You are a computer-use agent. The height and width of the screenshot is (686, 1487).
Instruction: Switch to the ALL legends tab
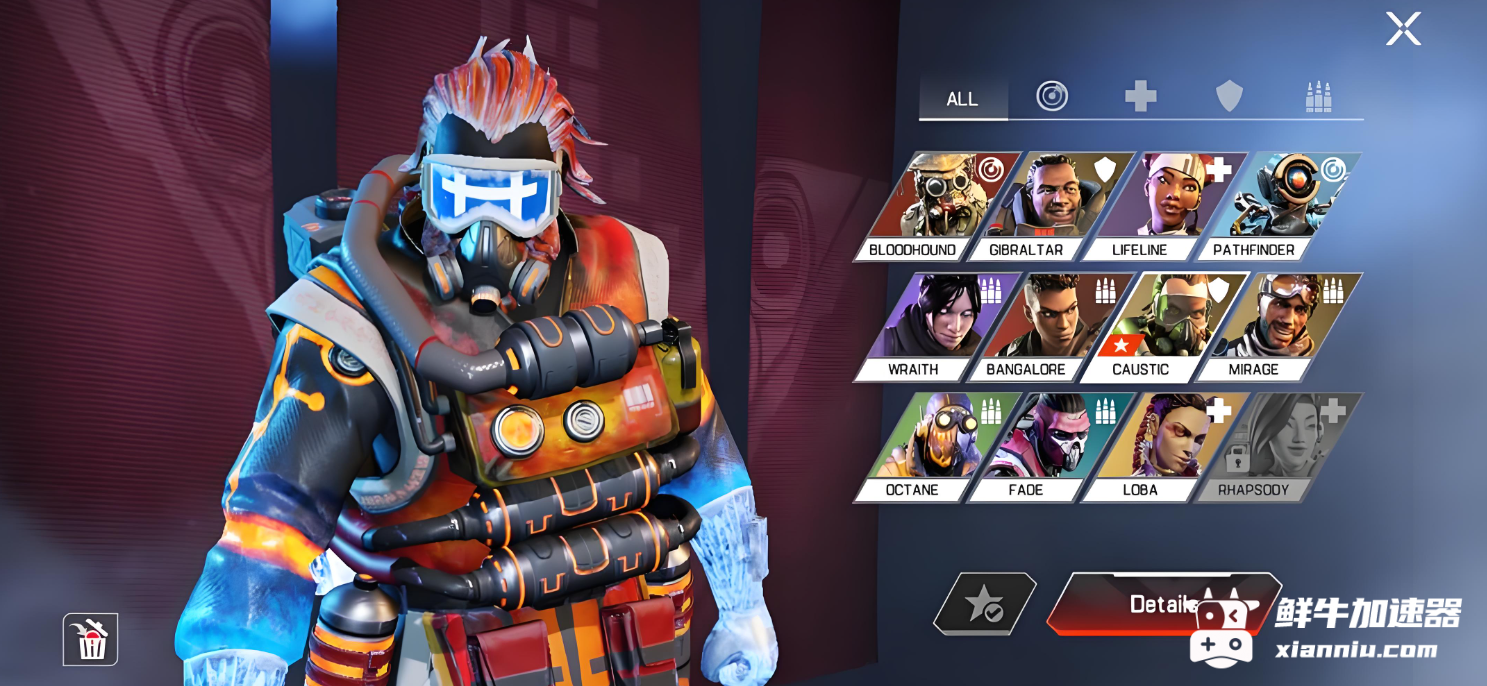[x=962, y=99]
